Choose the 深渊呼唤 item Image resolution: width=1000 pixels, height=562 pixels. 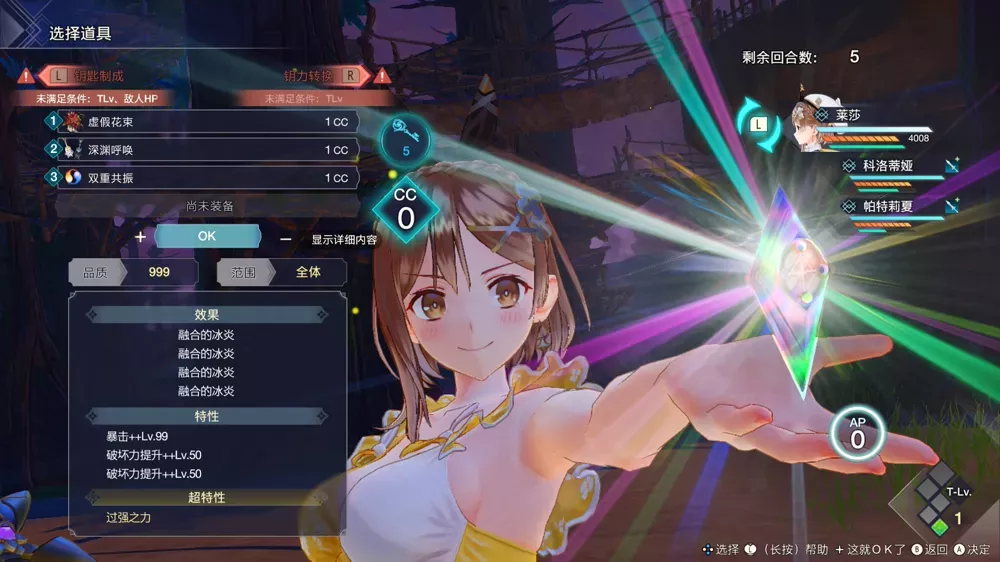pos(205,150)
